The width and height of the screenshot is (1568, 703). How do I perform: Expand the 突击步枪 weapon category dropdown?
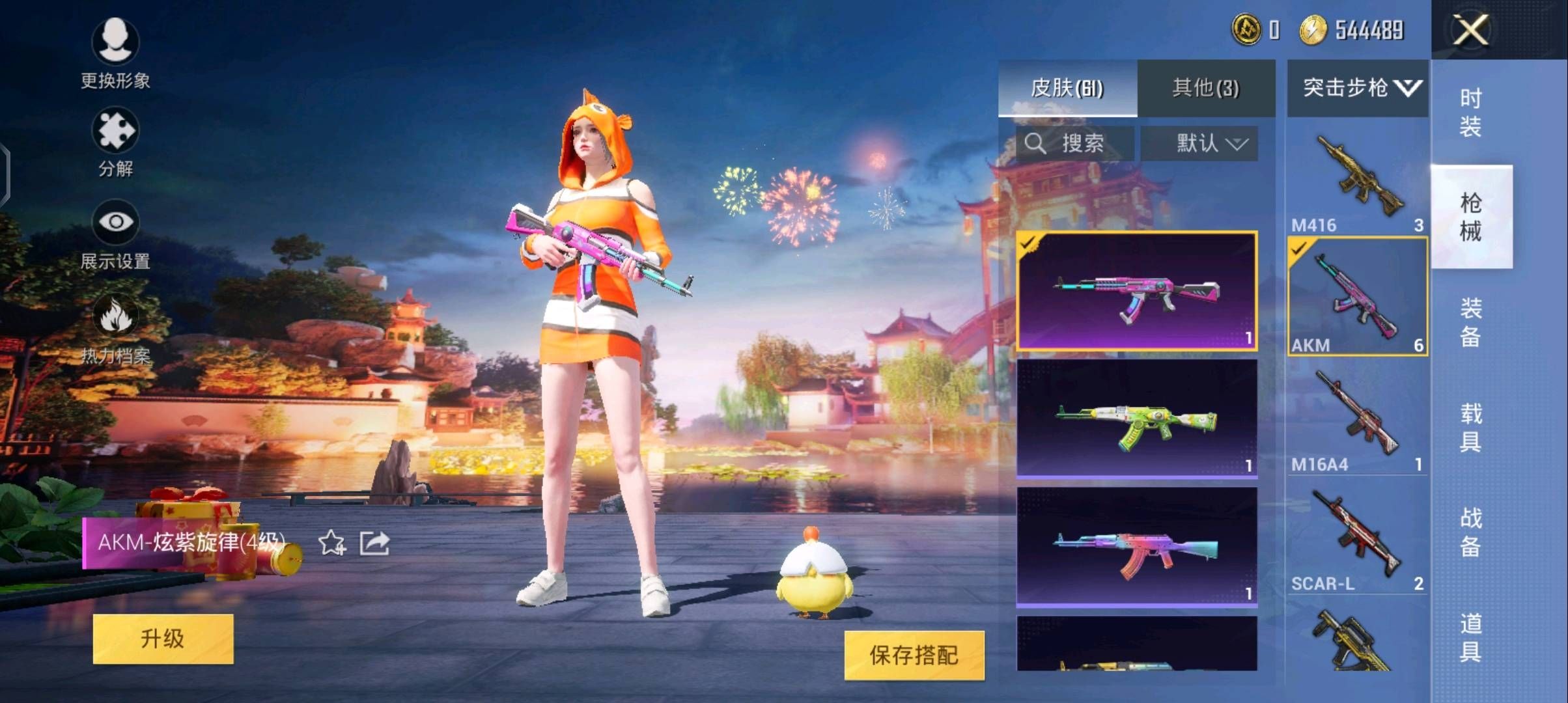[1356, 87]
